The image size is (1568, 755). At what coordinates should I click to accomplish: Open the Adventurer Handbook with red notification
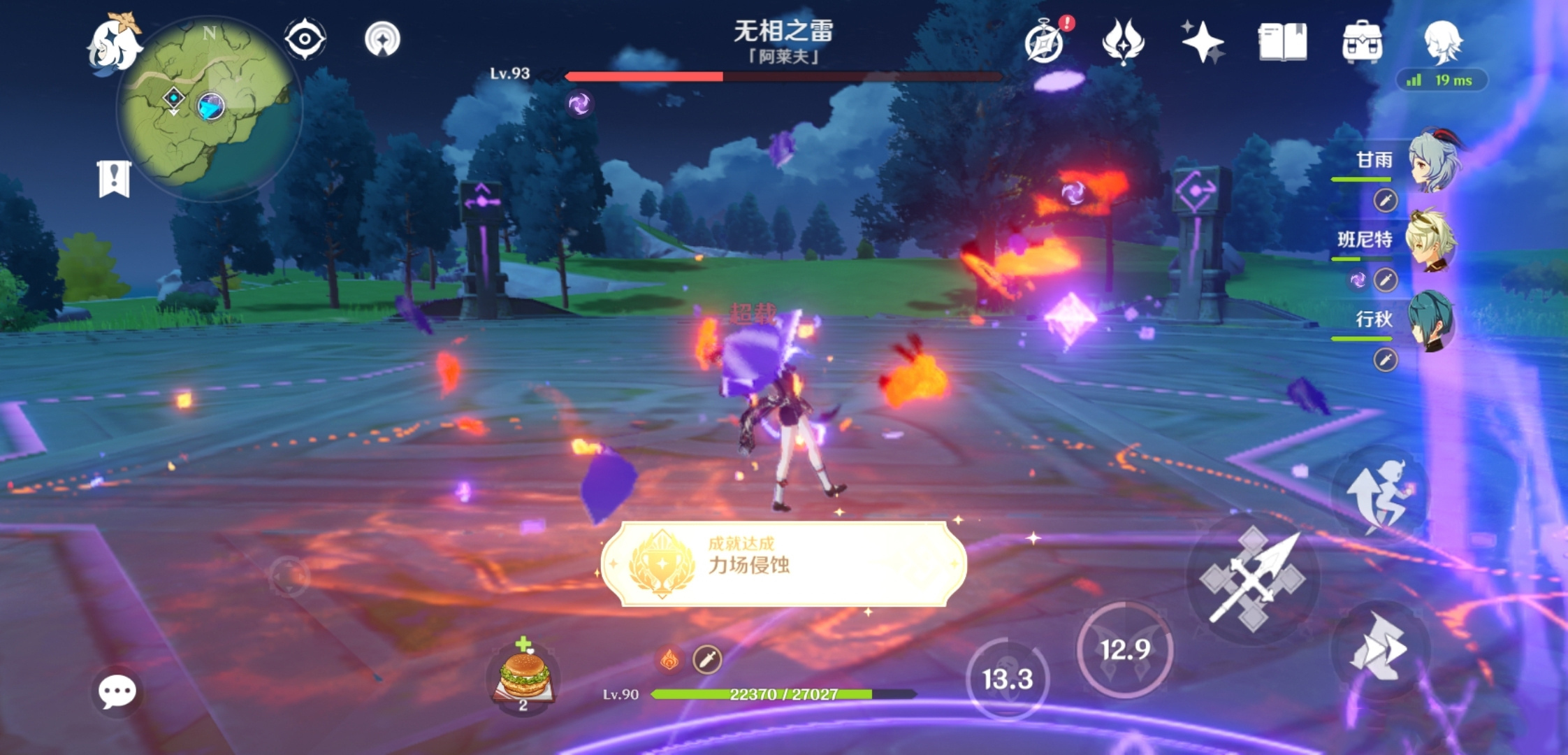[x=1044, y=42]
